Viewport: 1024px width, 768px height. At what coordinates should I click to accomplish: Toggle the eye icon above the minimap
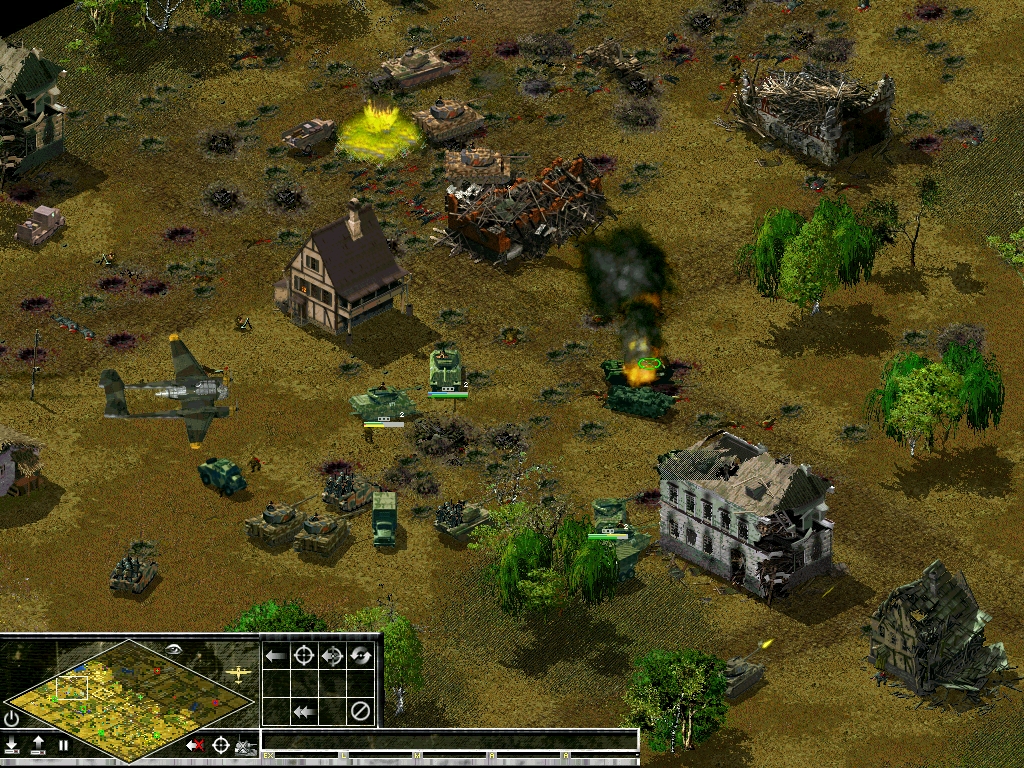click(176, 649)
